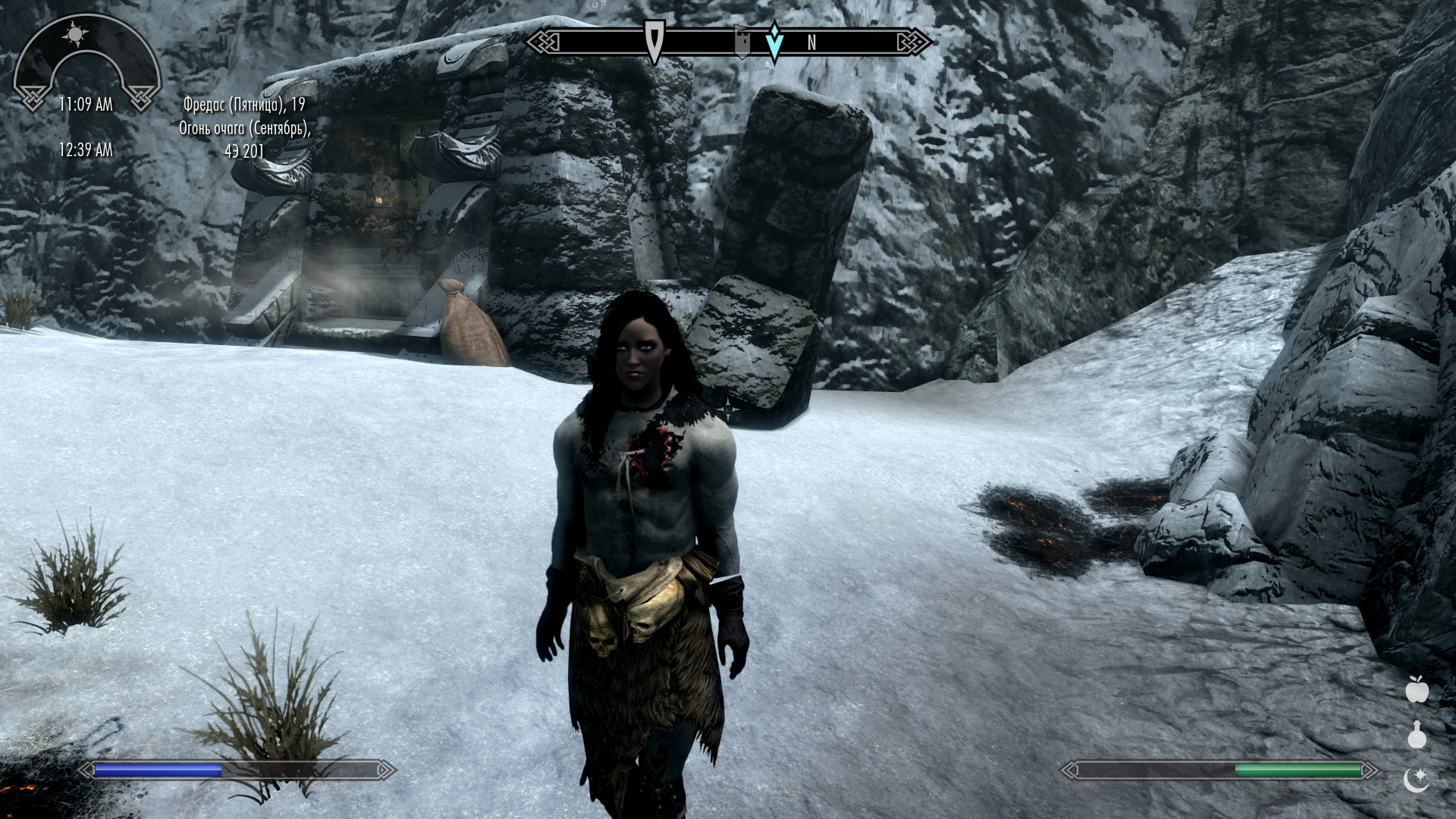The image size is (1456, 819).
Task: Click the crescent moon fatigue icon
Action: [1416, 779]
